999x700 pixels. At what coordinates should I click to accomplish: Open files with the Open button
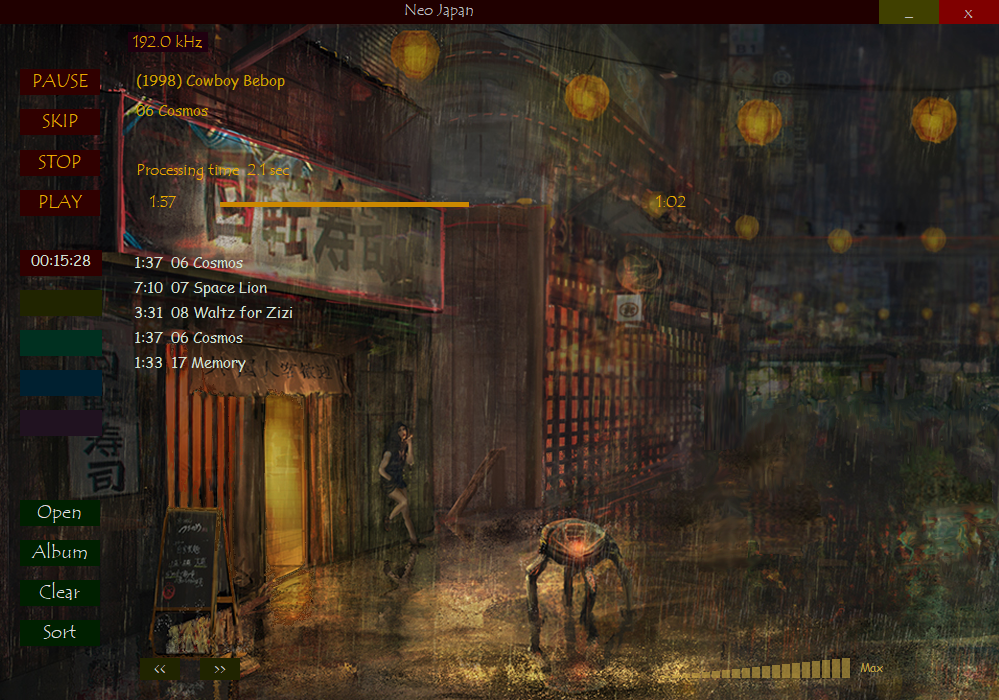click(x=60, y=512)
